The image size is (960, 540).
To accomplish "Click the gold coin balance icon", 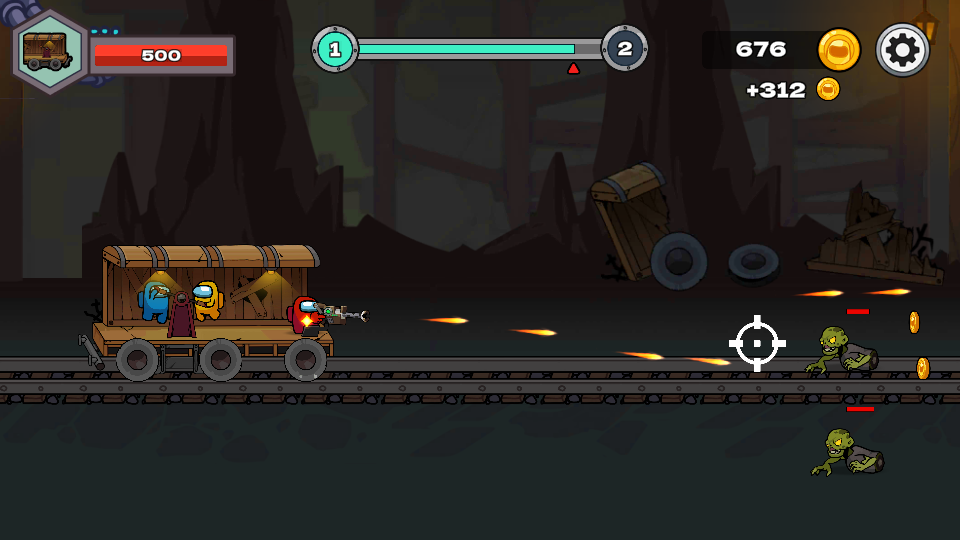I will [838, 50].
